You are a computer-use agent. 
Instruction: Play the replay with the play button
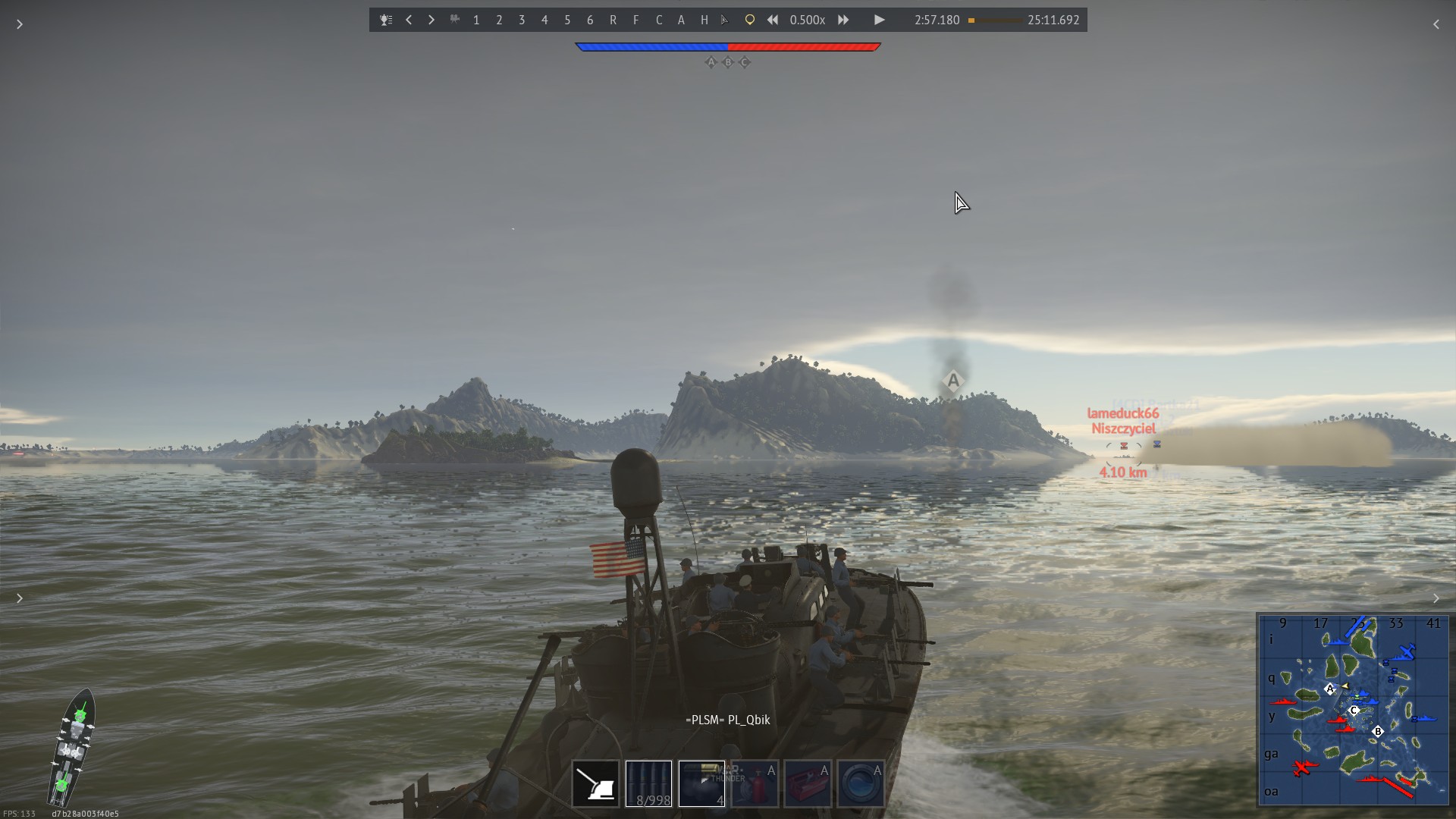click(879, 20)
